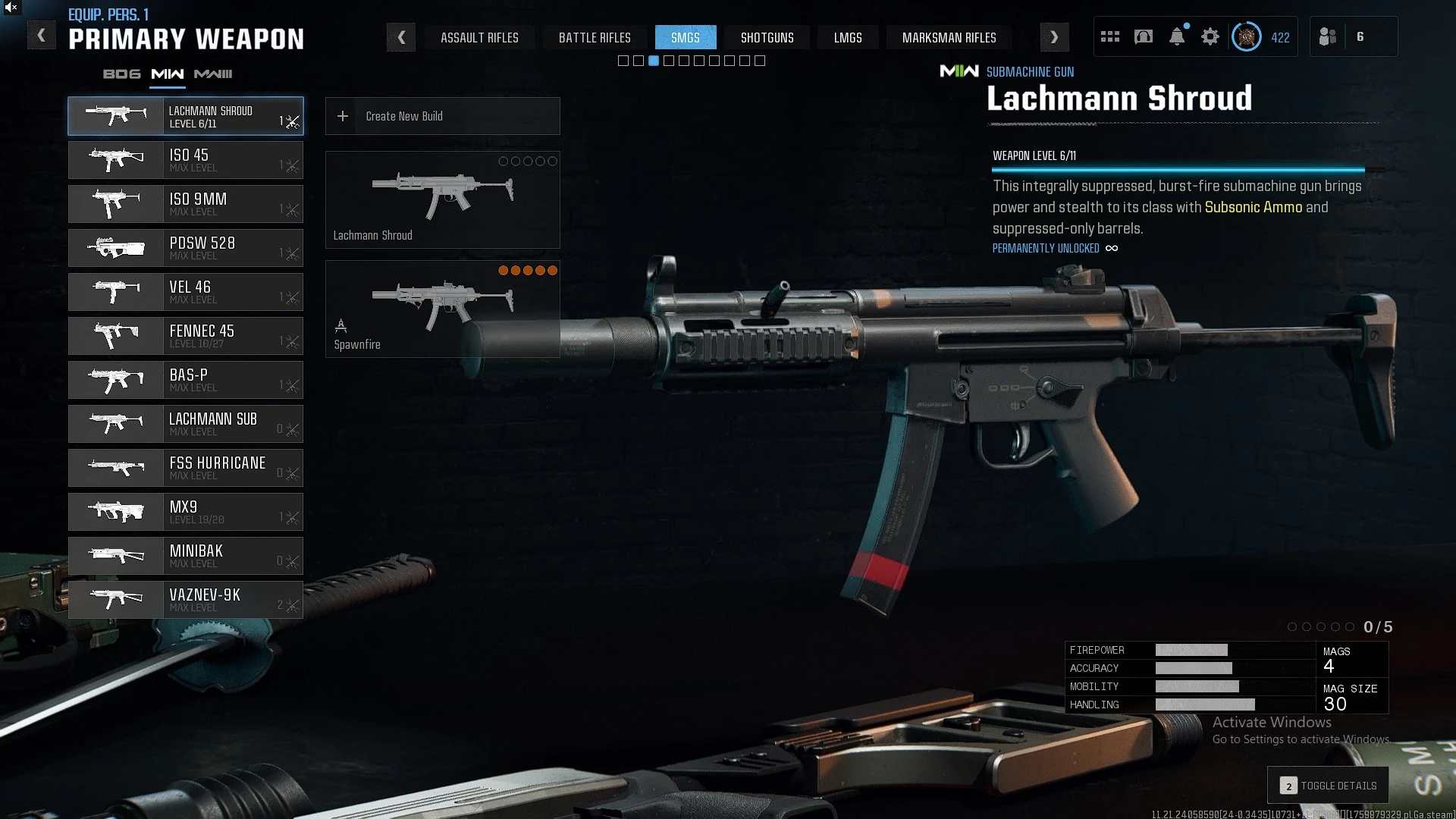
Task: Show the Marksman Rifles tab
Action: pyautogui.click(x=949, y=37)
